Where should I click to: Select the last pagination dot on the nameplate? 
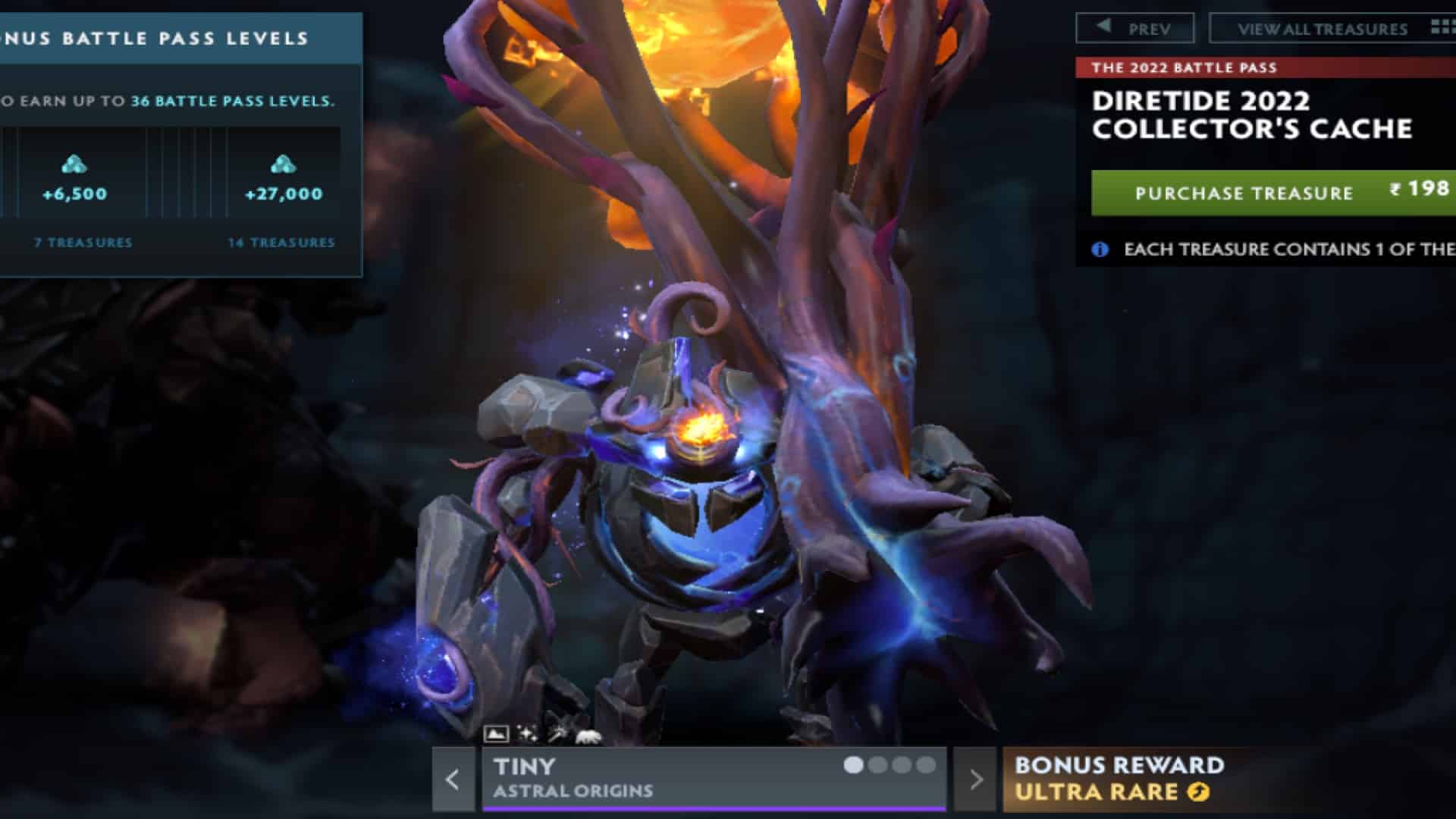pos(926,766)
